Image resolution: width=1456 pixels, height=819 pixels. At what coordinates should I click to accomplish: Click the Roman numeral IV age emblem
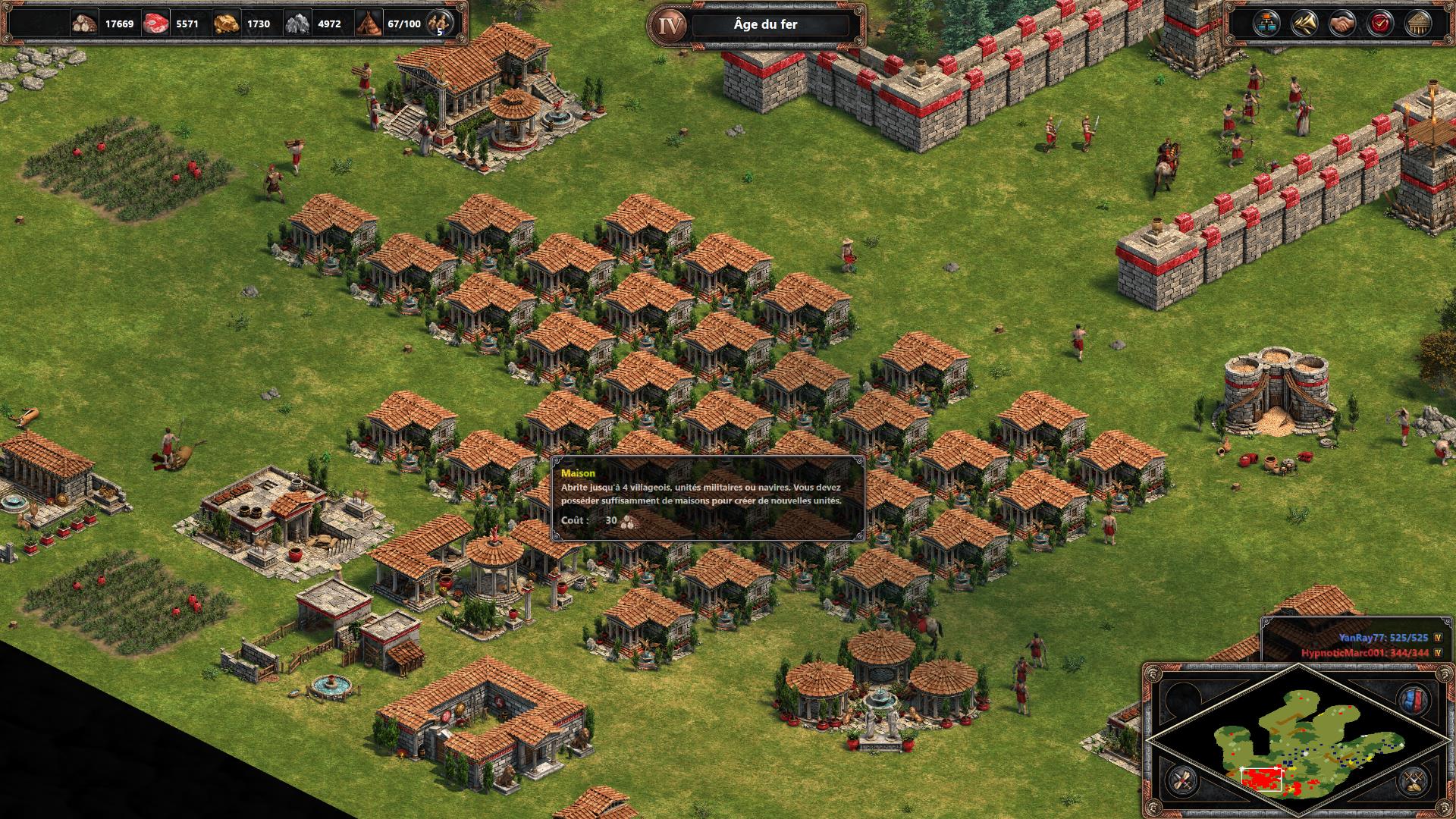click(x=669, y=25)
